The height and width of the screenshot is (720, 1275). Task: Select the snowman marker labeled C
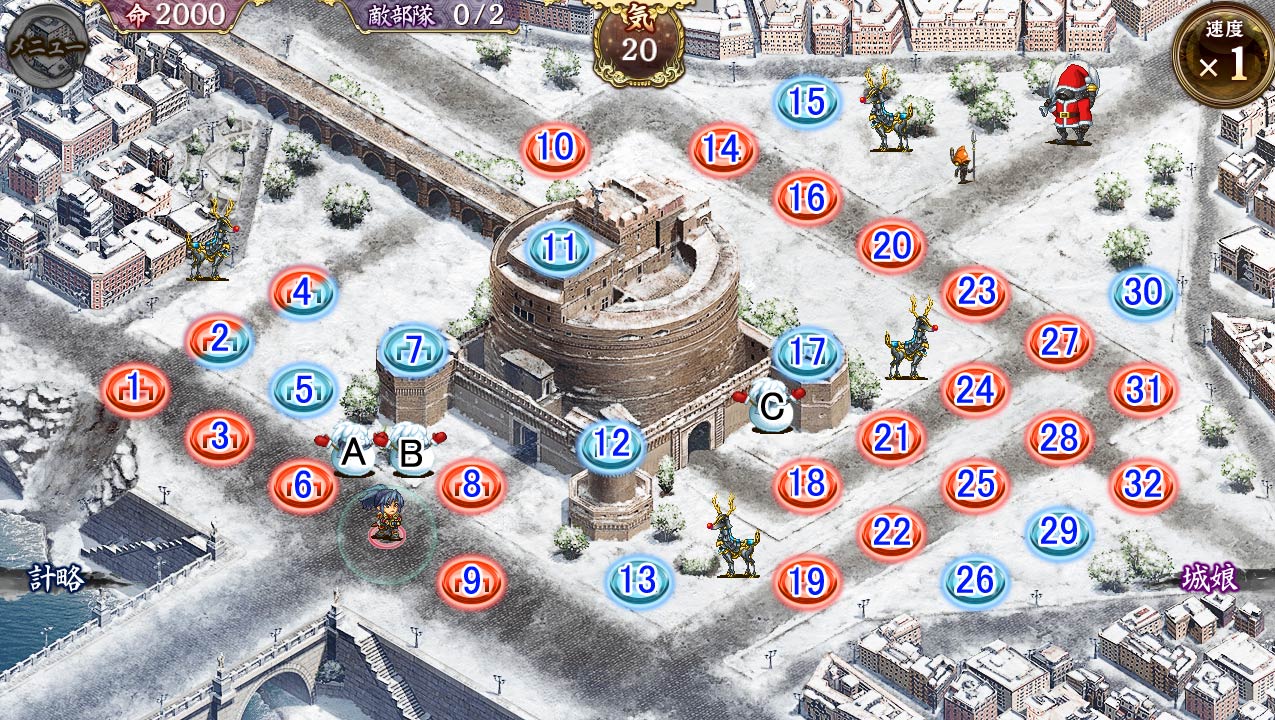771,408
